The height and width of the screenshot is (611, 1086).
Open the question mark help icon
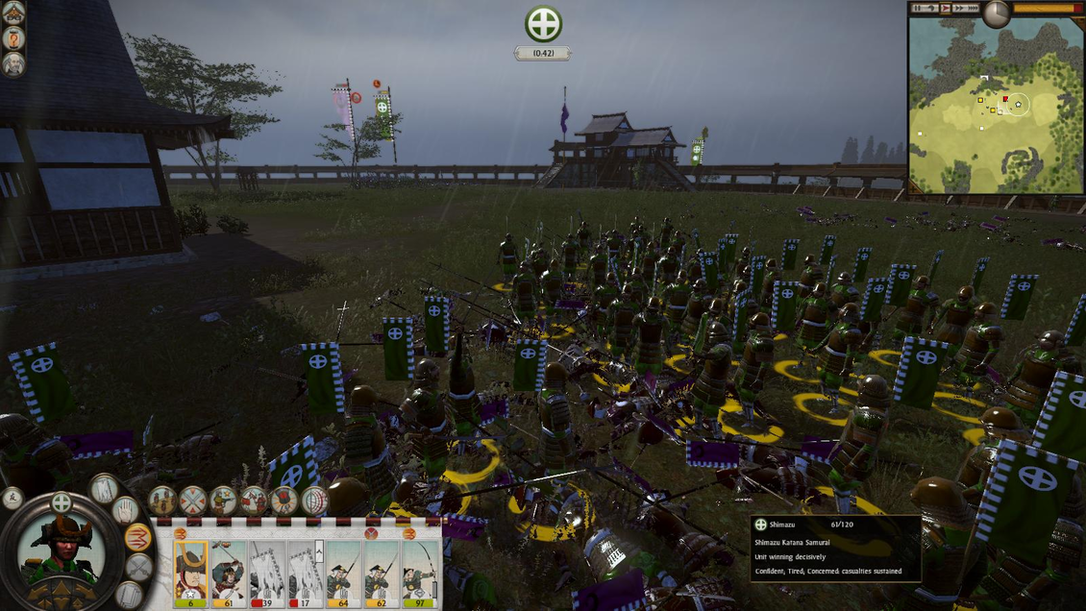[x=14, y=38]
